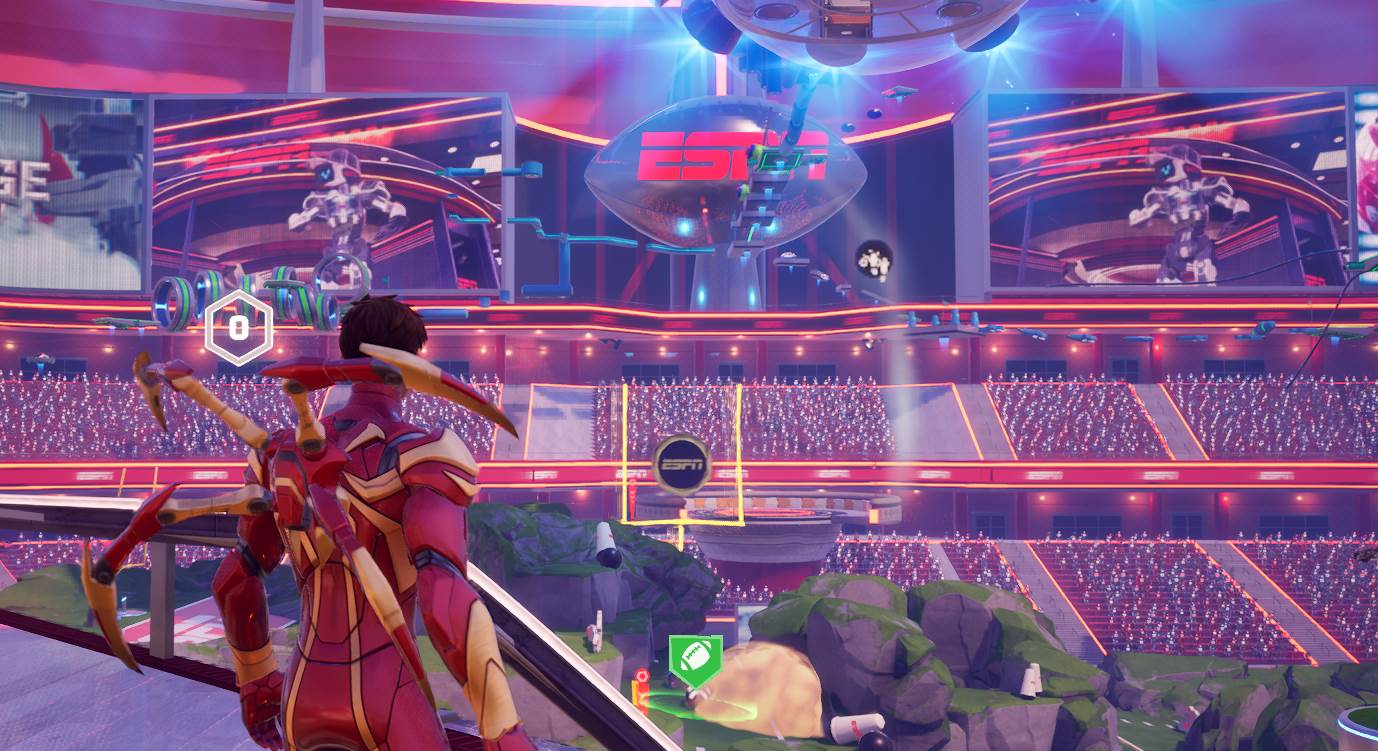Viewport: 1378px width, 751px height.
Task: Click the floating players emblem near the blimp
Action: [872, 261]
